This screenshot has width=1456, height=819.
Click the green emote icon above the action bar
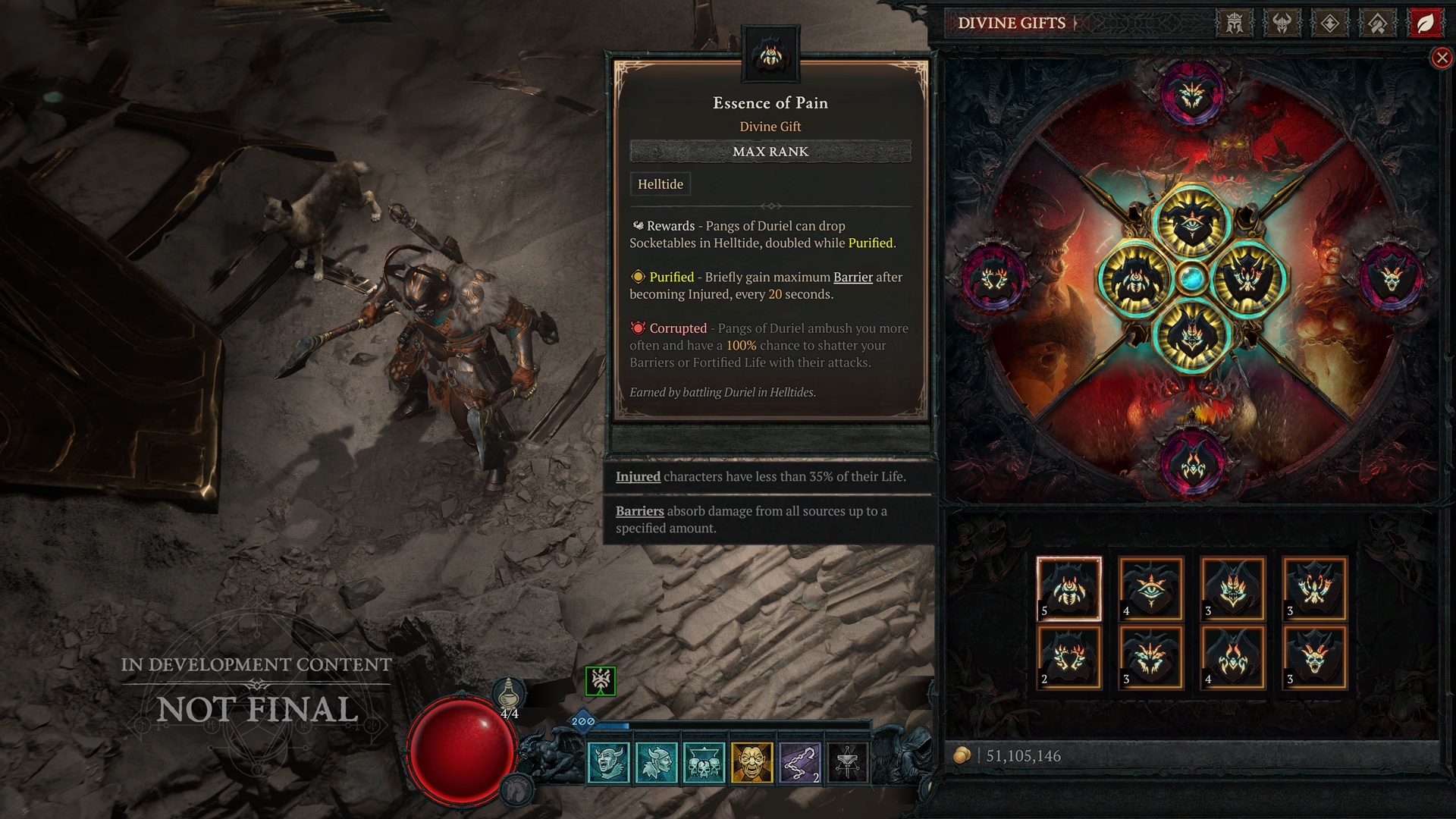pyautogui.click(x=599, y=681)
